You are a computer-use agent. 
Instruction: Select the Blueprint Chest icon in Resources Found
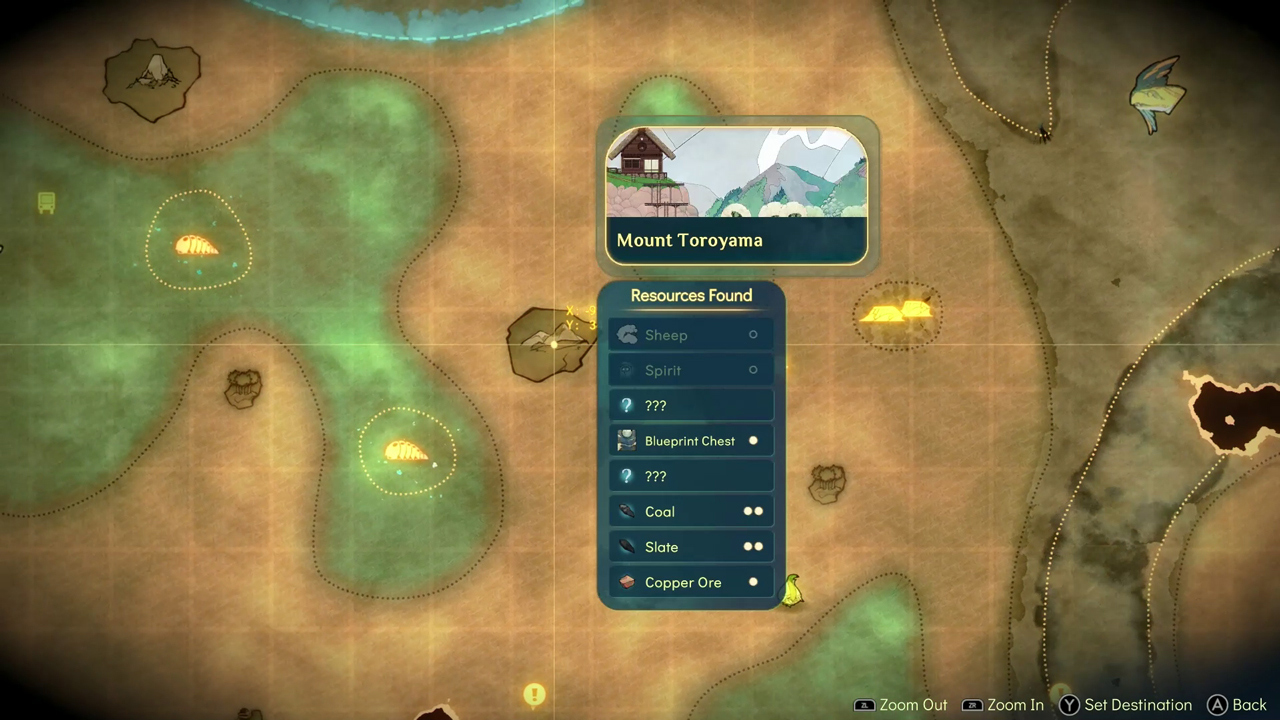click(627, 441)
